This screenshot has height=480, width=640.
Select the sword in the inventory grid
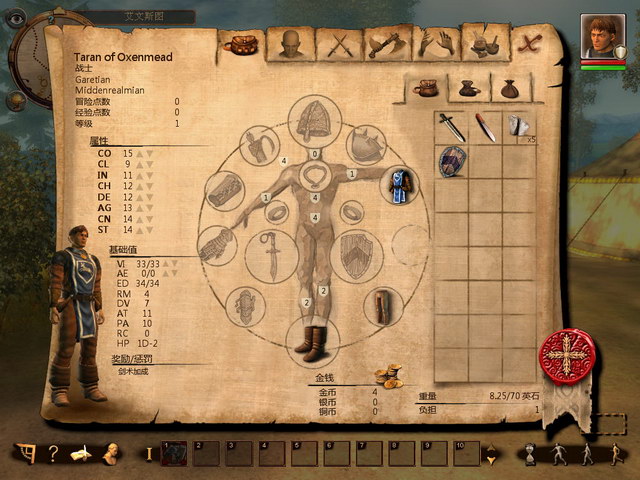pyautogui.click(x=452, y=127)
